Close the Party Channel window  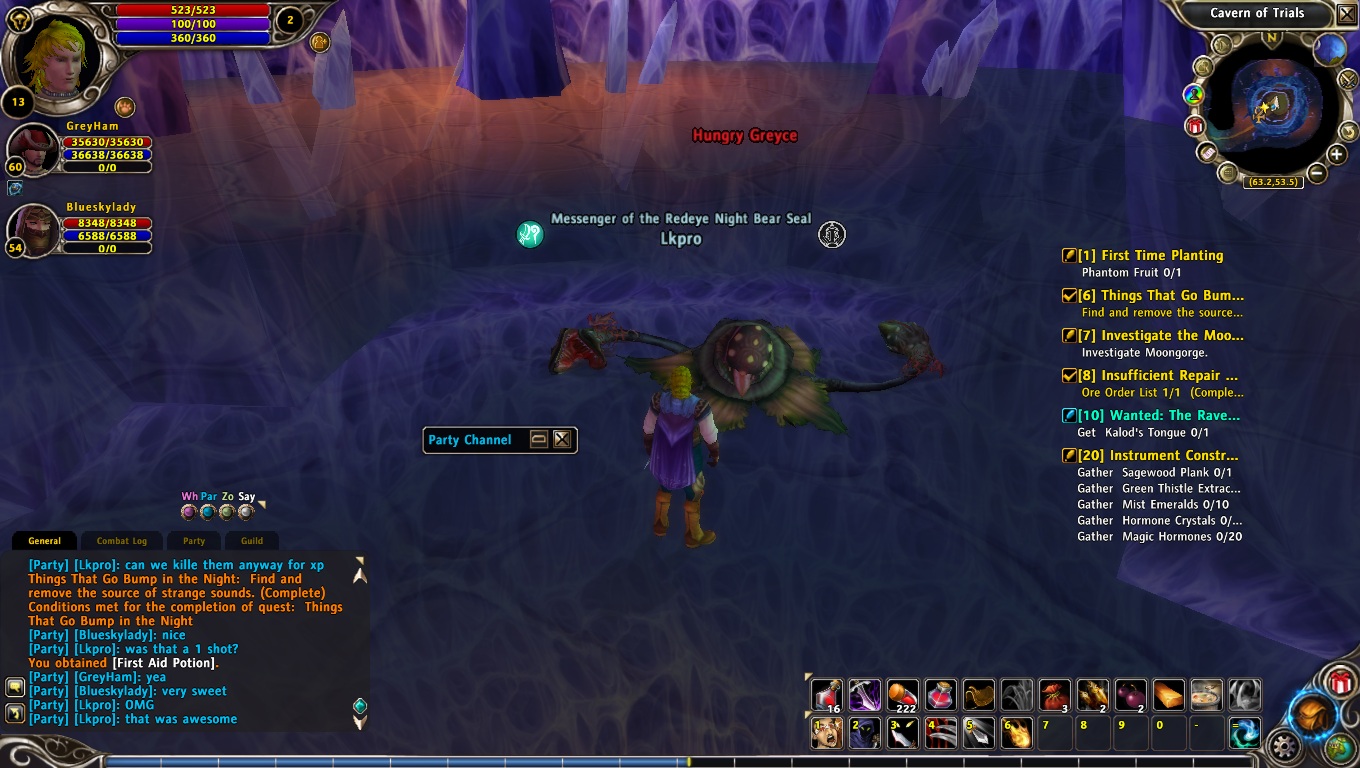tap(562, 439)
